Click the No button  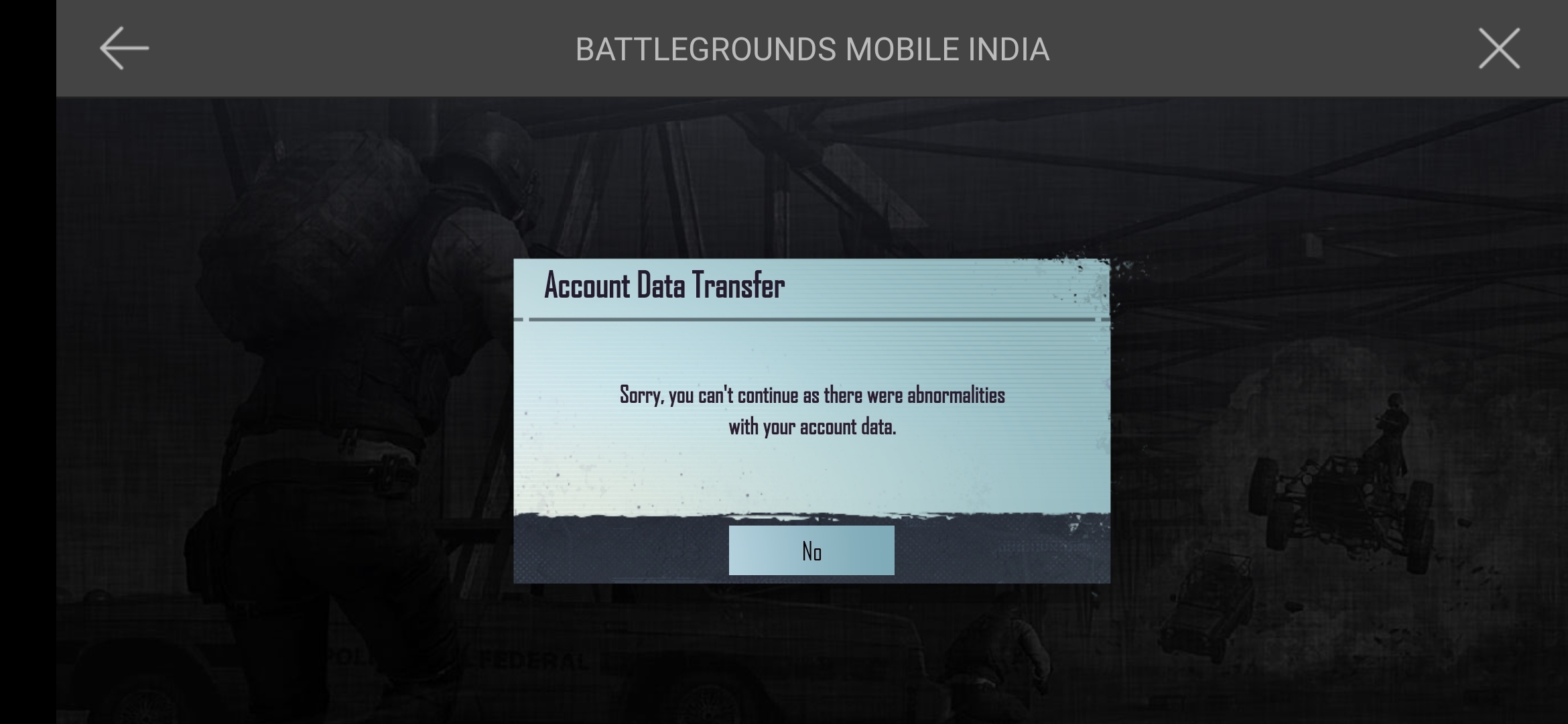[x=811, y=550]
